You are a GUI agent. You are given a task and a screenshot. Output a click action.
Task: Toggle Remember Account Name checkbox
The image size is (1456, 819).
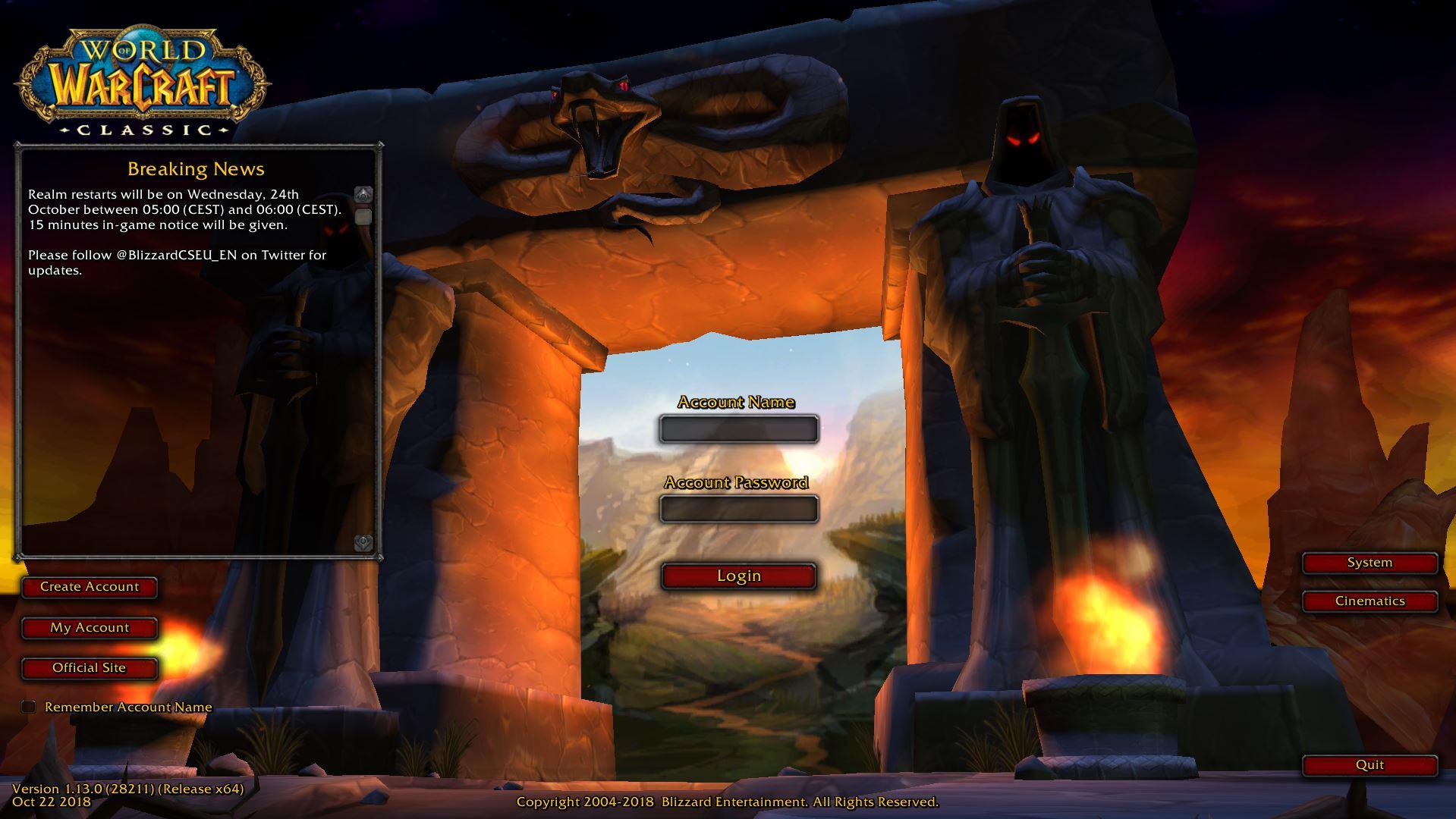[x=29, y=707]
